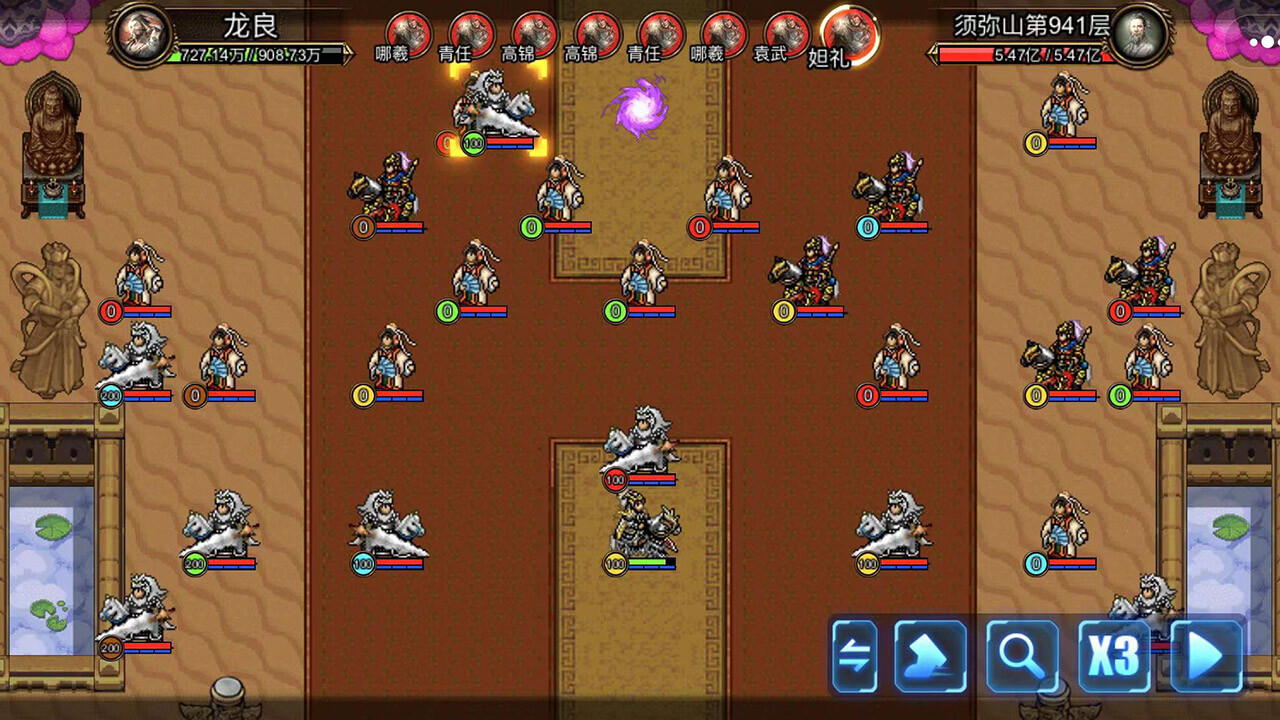Tap the play button to start battle
This screenshot has height=720, width=1280.
tap(1205, 656)
